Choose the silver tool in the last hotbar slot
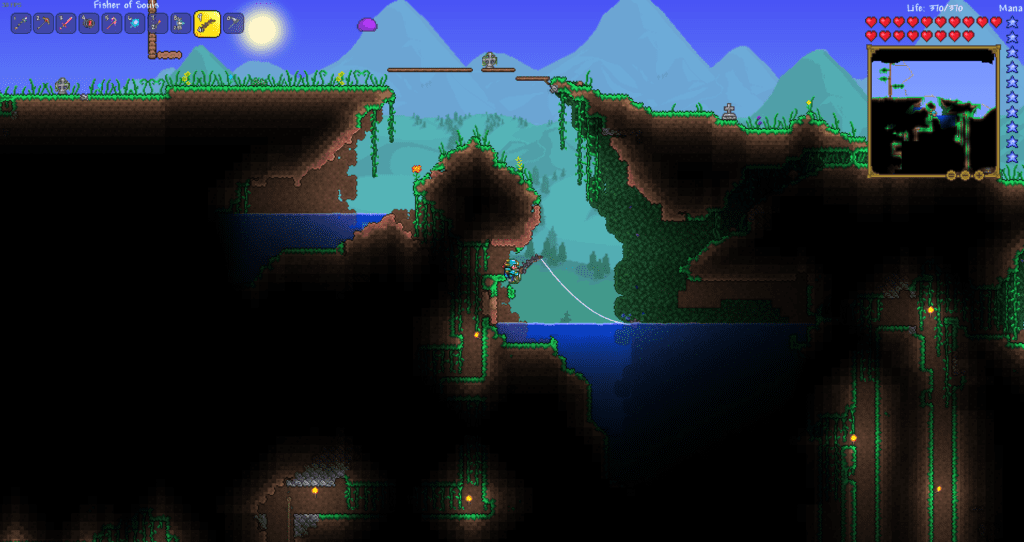 (233, 23)
